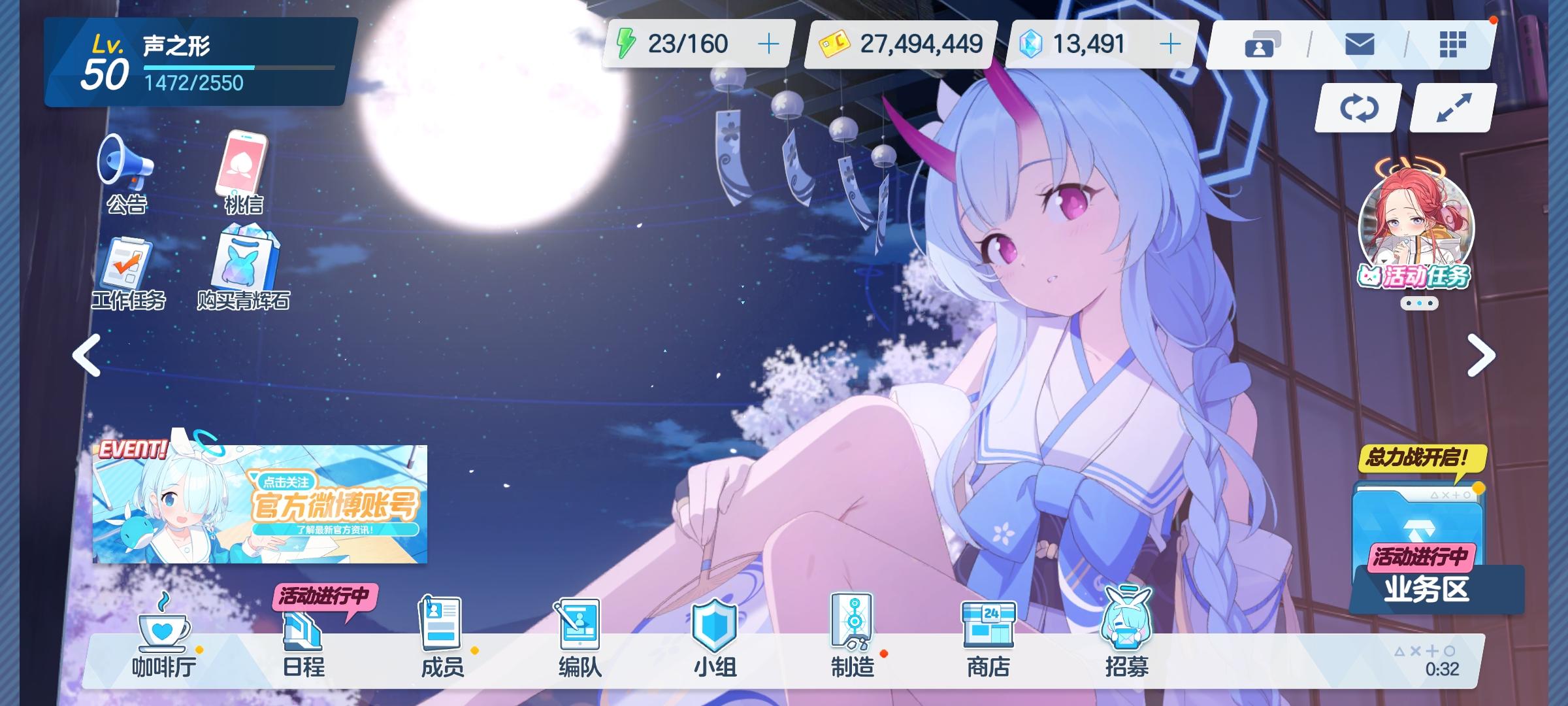Toggle background refresh with circular arrows

point(1357,108)
